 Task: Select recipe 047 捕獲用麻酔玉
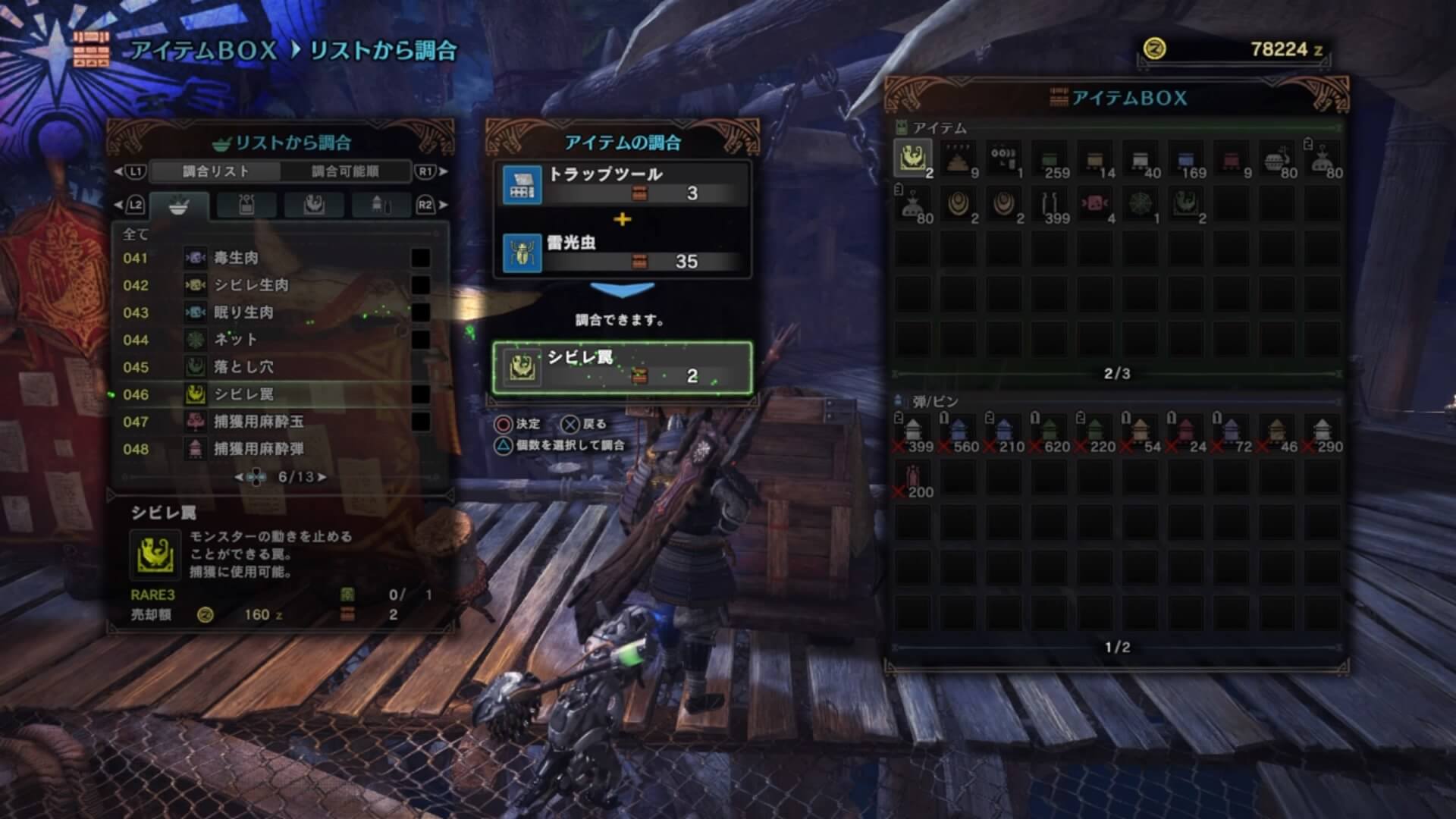tap(273, 422)
